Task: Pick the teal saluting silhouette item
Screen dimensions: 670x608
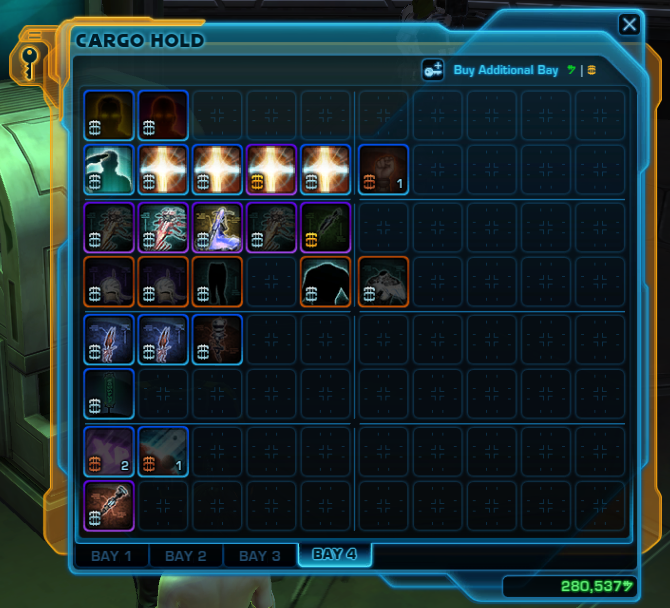Action: tap(109, 169)
